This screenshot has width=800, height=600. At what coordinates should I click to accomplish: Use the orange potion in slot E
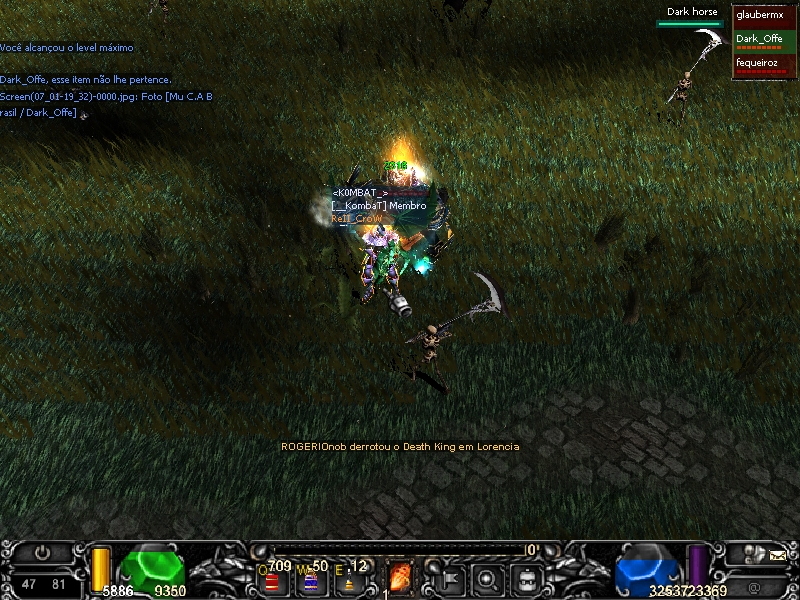point(349,581)
